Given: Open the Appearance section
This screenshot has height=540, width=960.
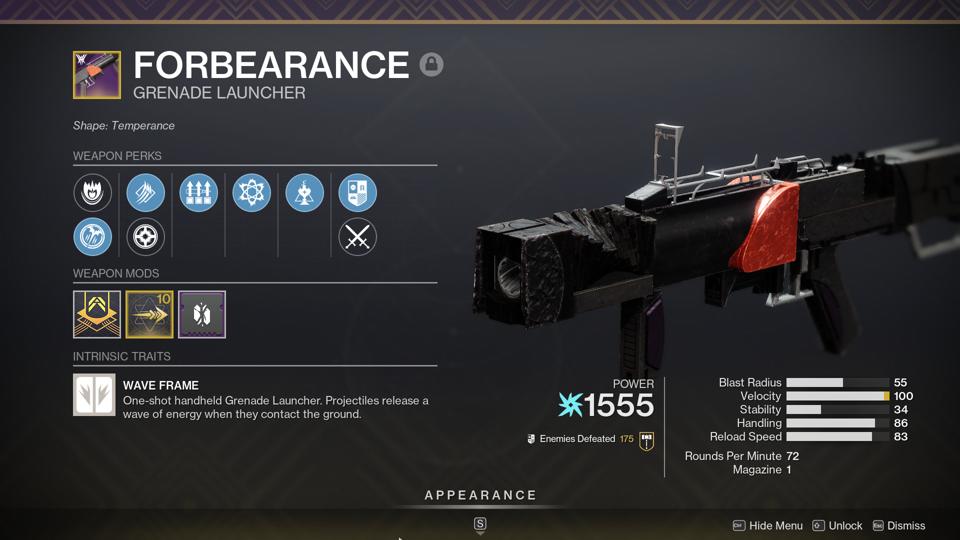Looking at the screenshot, I should (x=480, y=496).
